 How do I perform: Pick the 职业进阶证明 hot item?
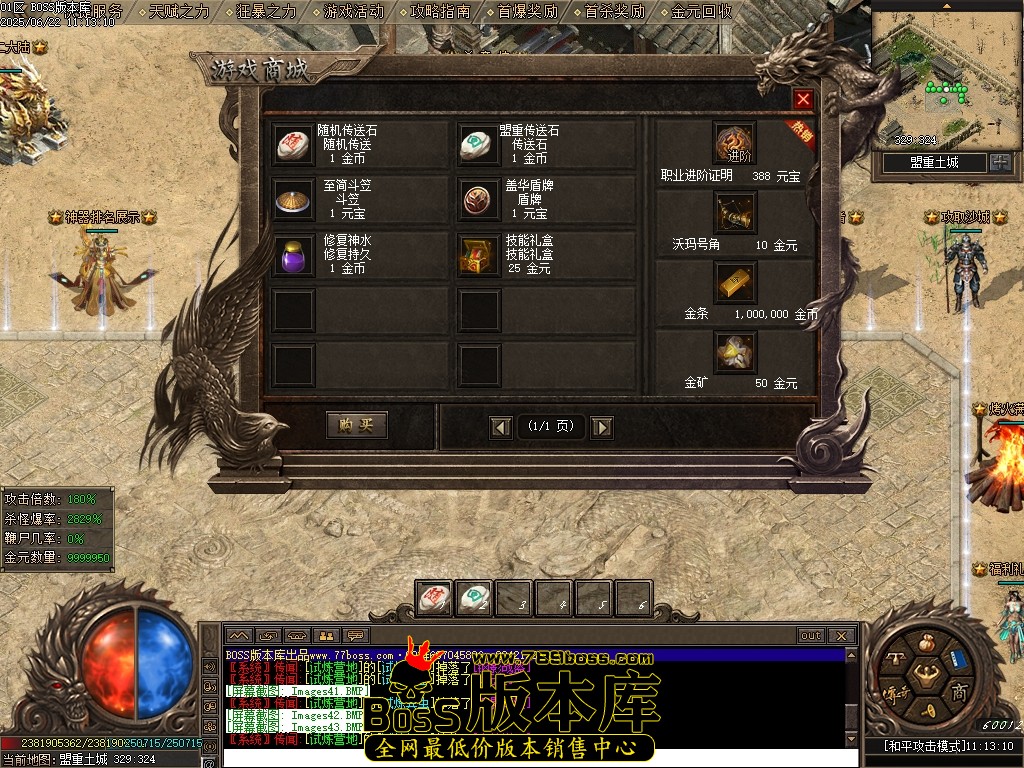734,143
